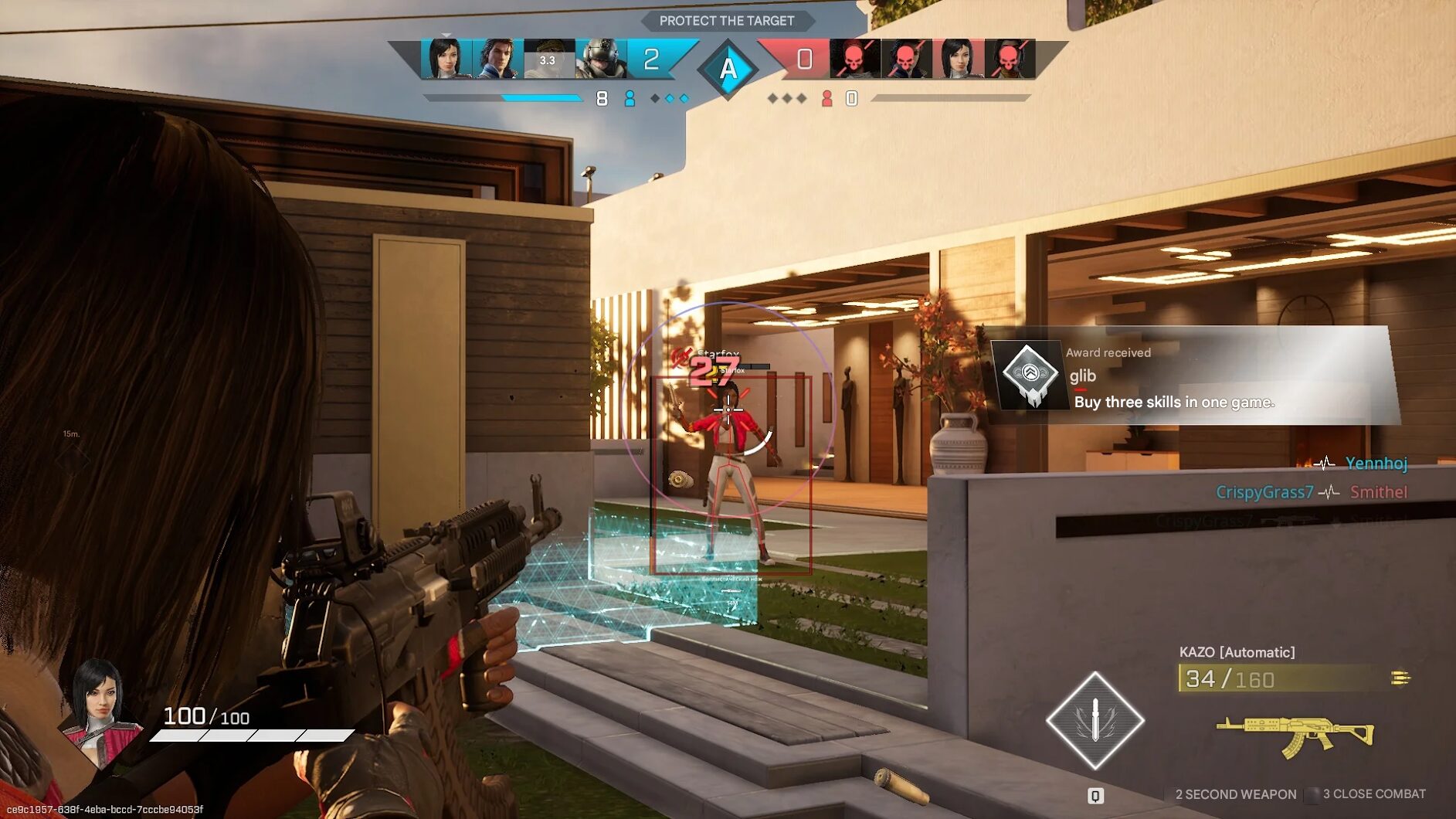Select the surviving red team woman portrait

(958, 59)
